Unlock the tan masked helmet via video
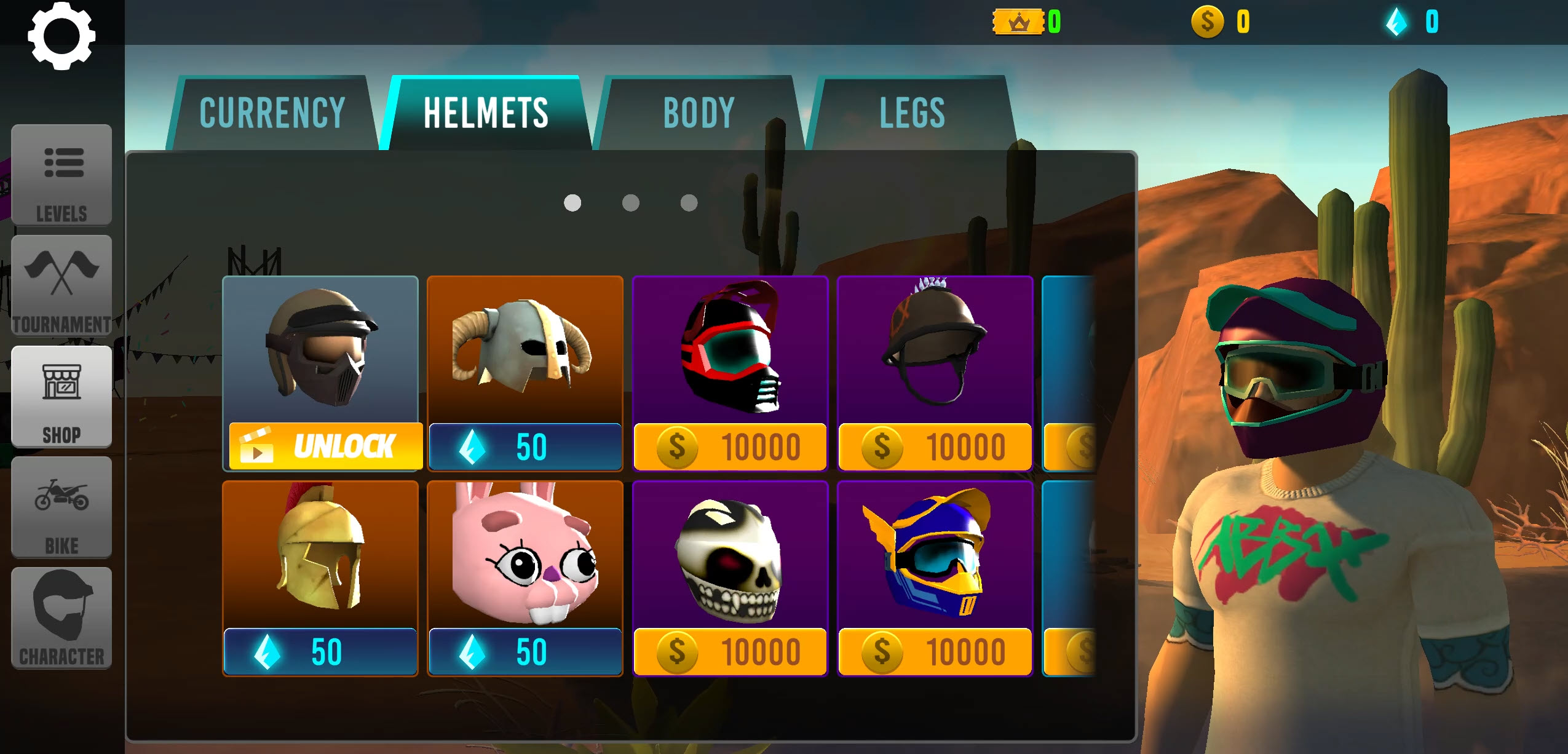The image size is (1568, 754). coord(325,446)
